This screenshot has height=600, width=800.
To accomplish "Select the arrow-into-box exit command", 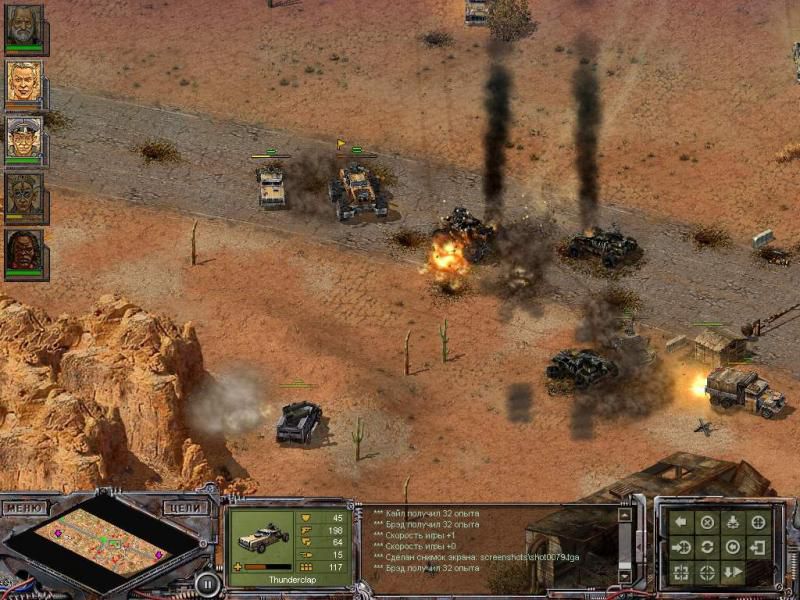I will [x=759, y=547].
